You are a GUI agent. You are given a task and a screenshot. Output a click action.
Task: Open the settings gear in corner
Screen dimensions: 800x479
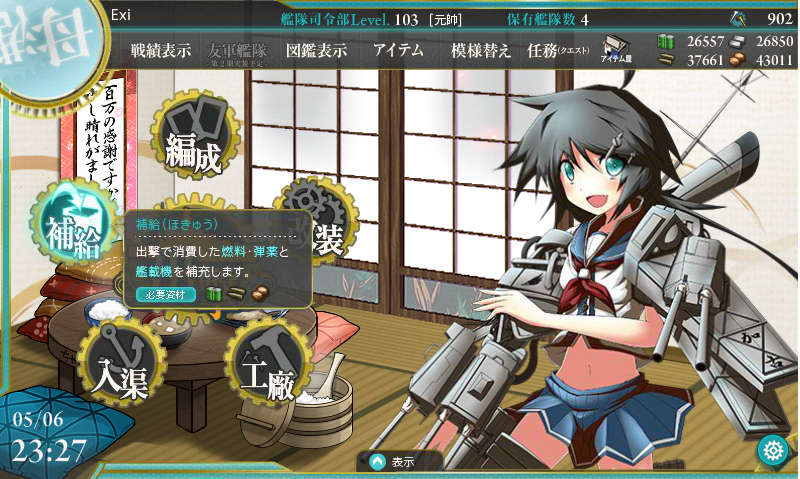tap(772, 449)
